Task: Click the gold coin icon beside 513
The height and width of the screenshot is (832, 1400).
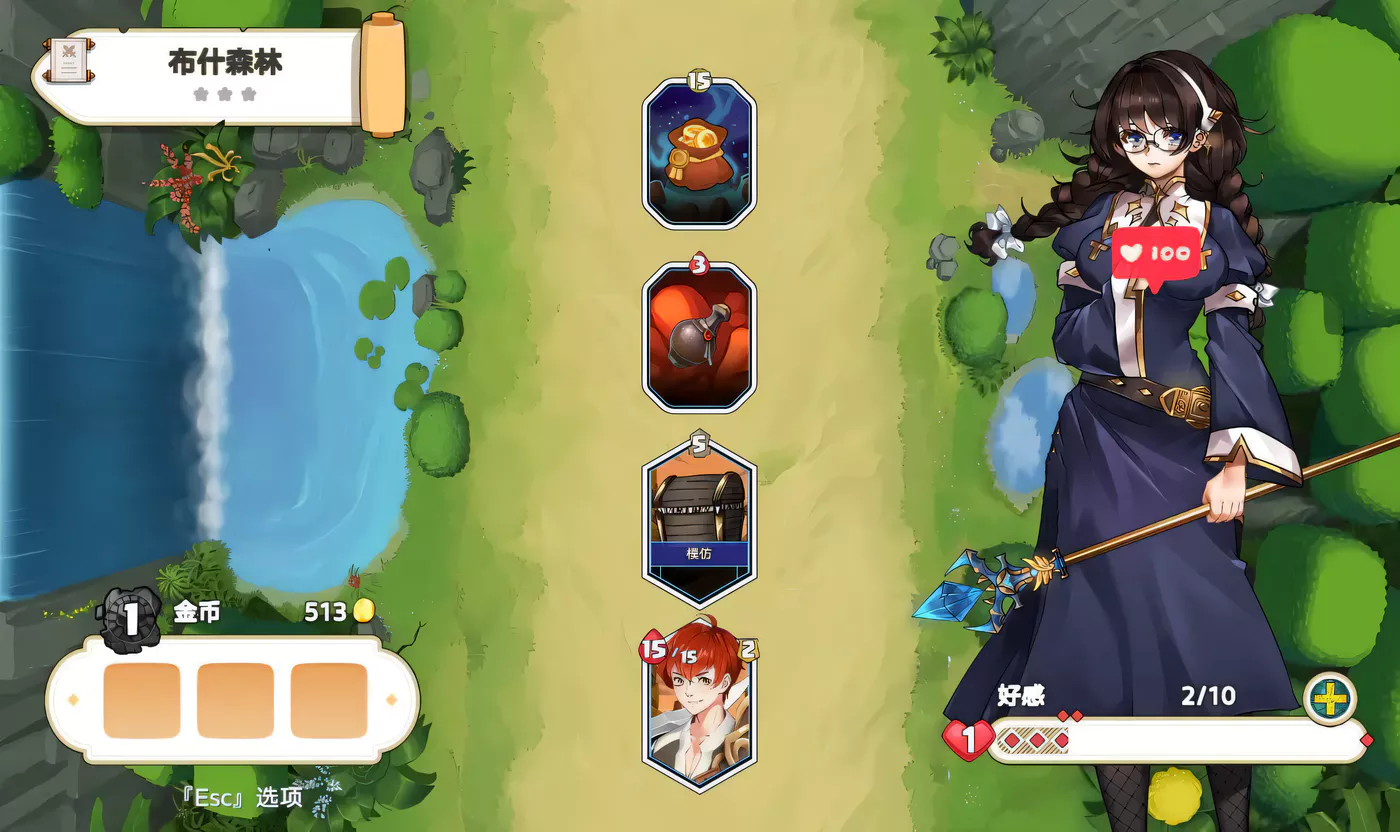Action: tap(362, 612)
